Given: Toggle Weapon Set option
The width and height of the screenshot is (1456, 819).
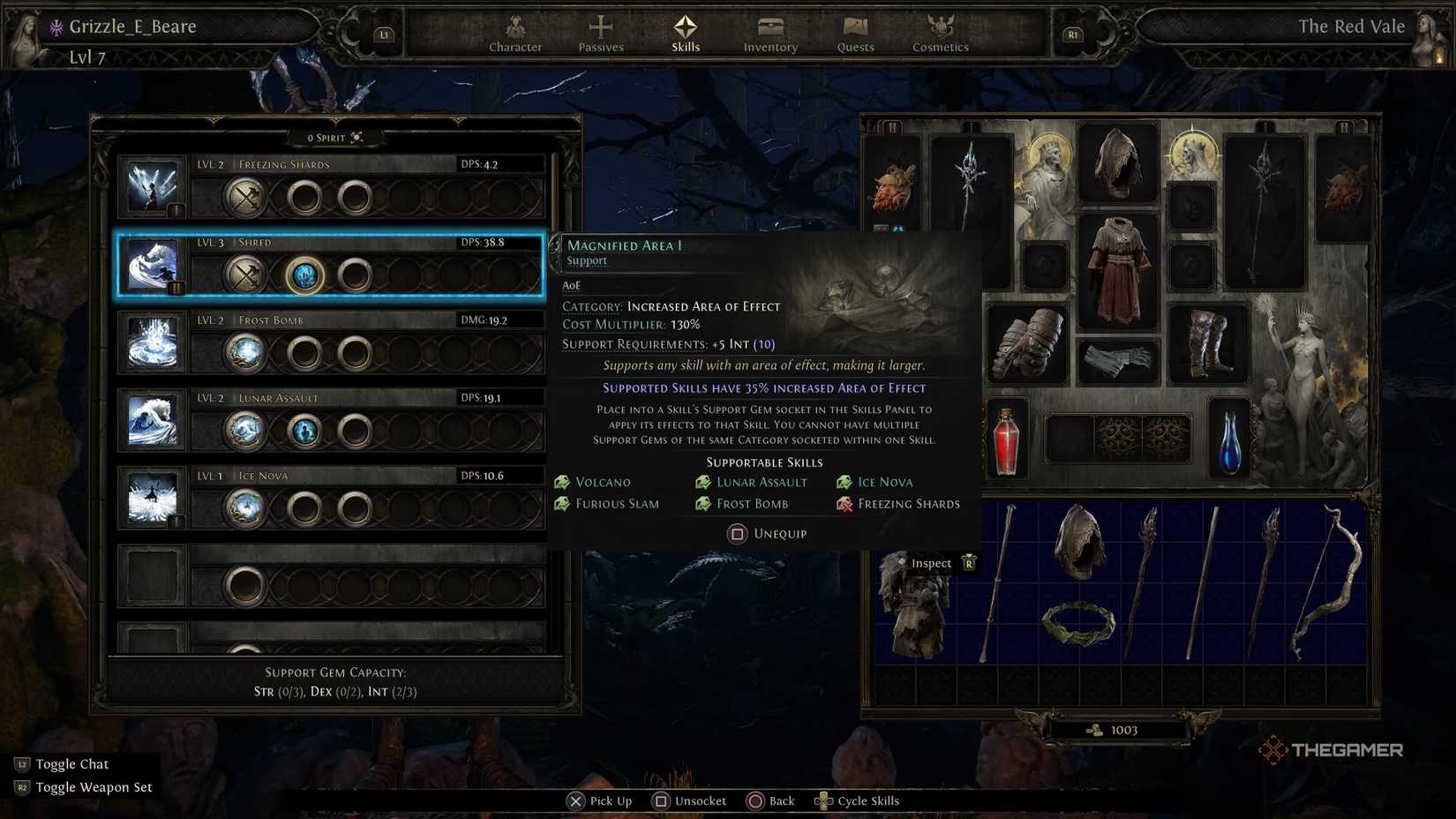Looking at the screenshot, I should click(93, 786).
